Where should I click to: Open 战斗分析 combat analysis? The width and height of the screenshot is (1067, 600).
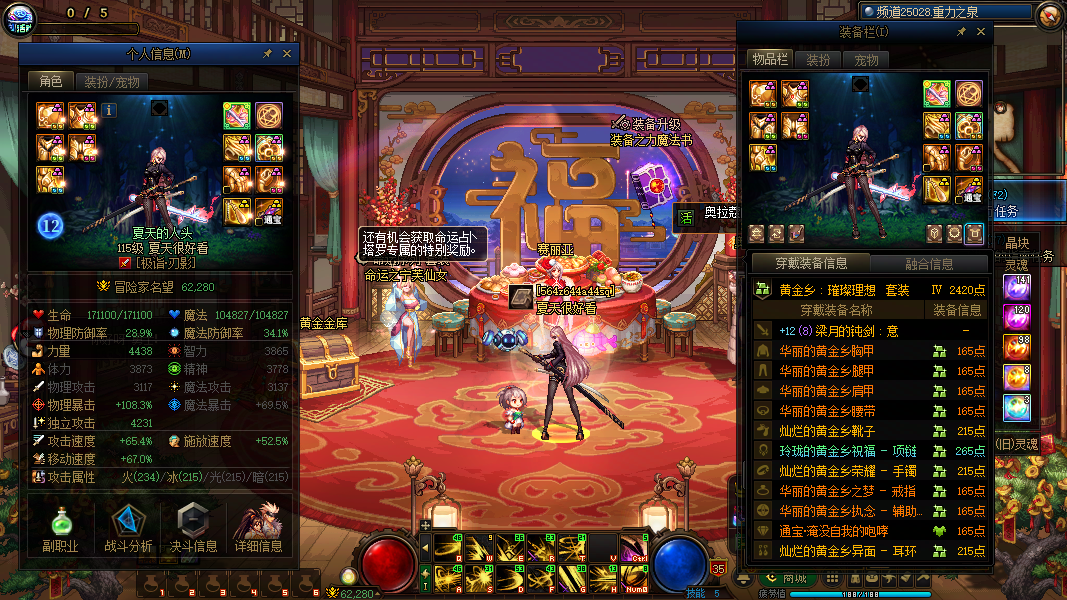click(128, 528)
